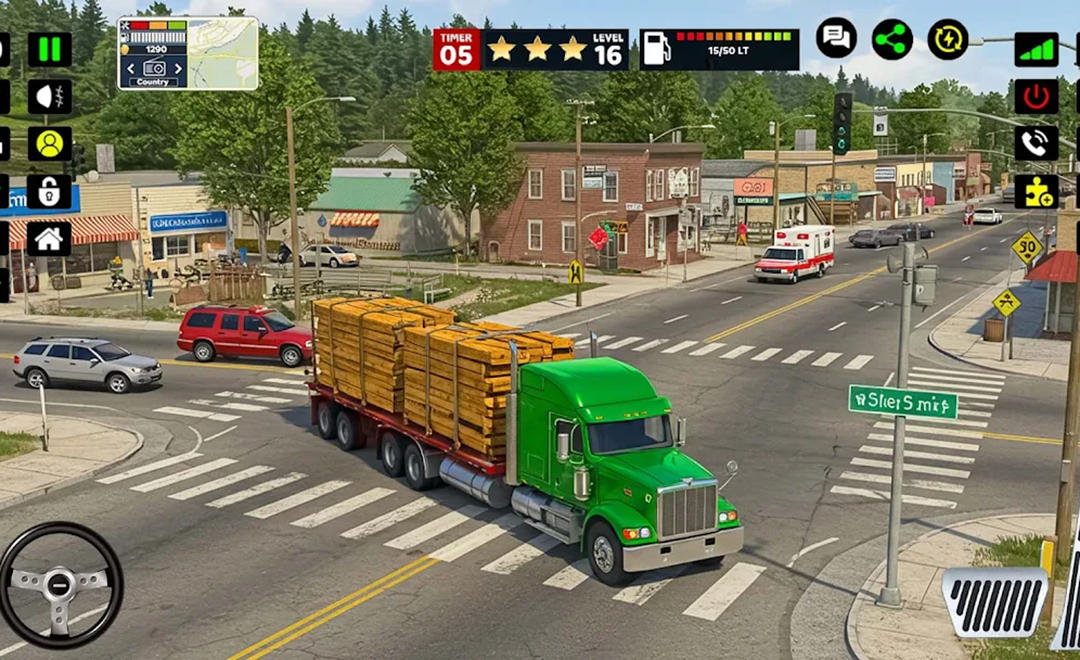Image resolution: width=1080 pixels, height=660 pixels.
Task: Tap the white padlock icon
Action: pos(49,191)
